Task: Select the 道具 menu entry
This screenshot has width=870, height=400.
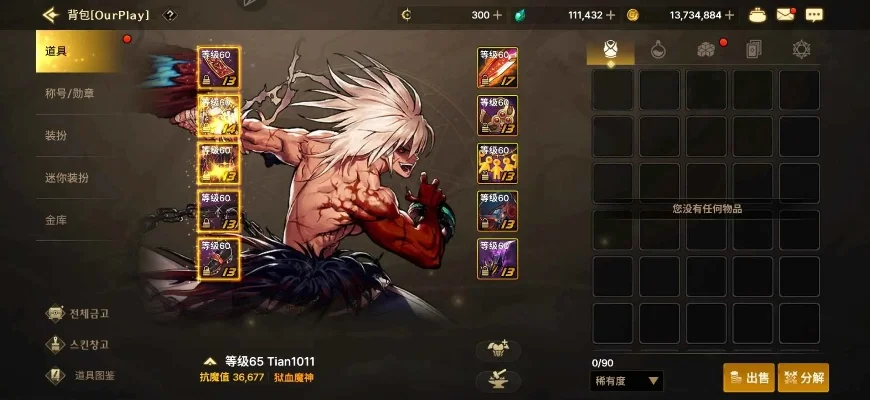Action: point(80,51)
